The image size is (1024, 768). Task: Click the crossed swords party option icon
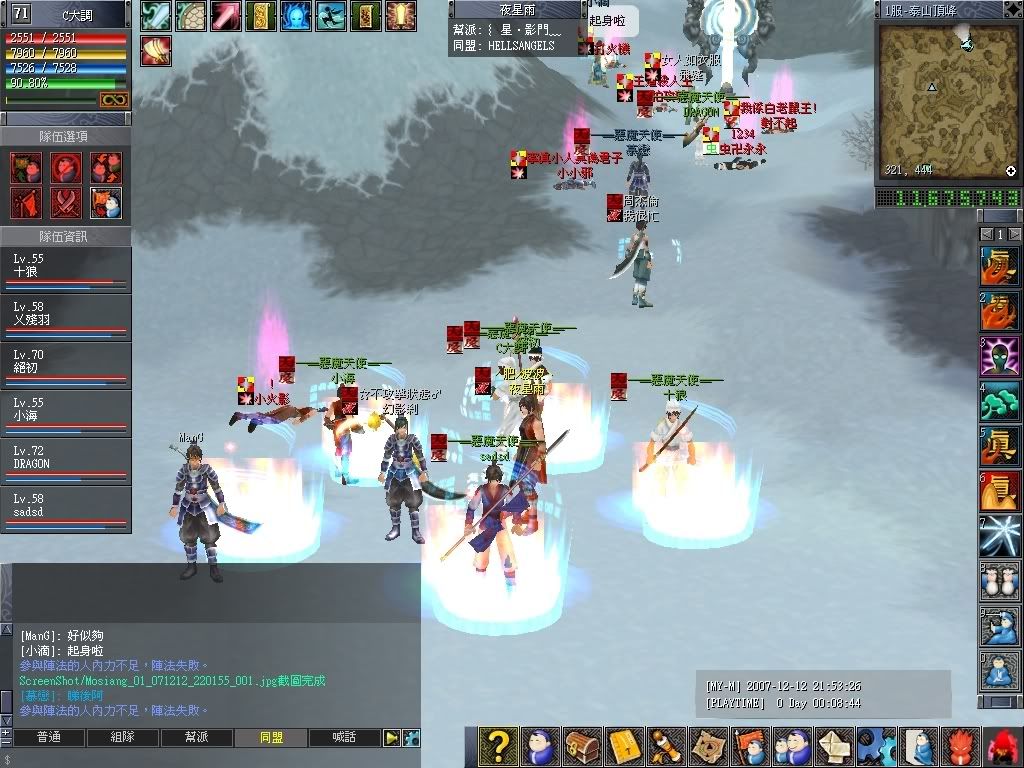point(65,202)
